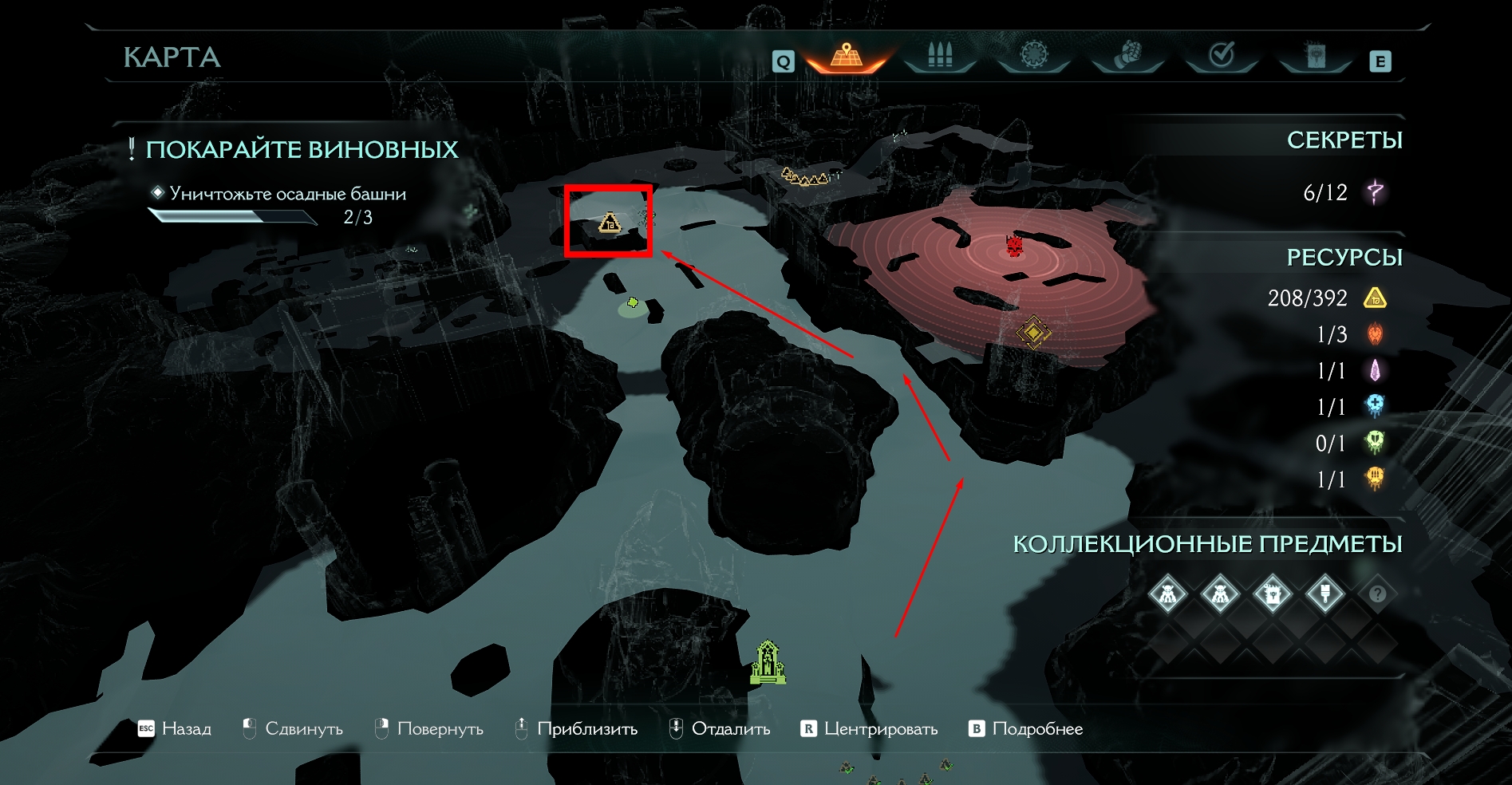Go back with the Назад button
Screen dimensions: 1512x785
coord(176,728)
